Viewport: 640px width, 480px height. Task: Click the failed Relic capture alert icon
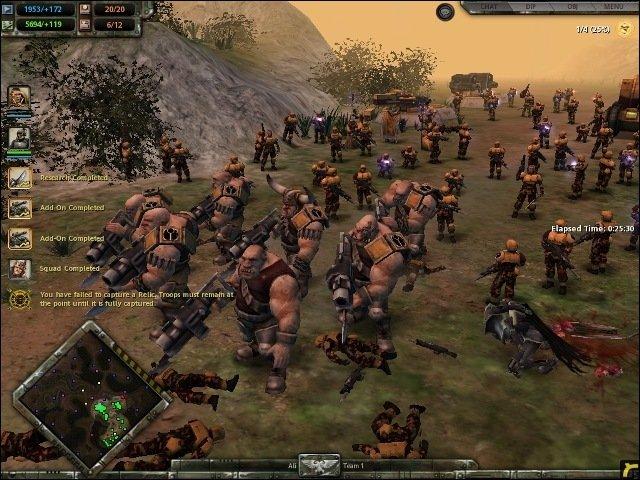click(19, 298)
